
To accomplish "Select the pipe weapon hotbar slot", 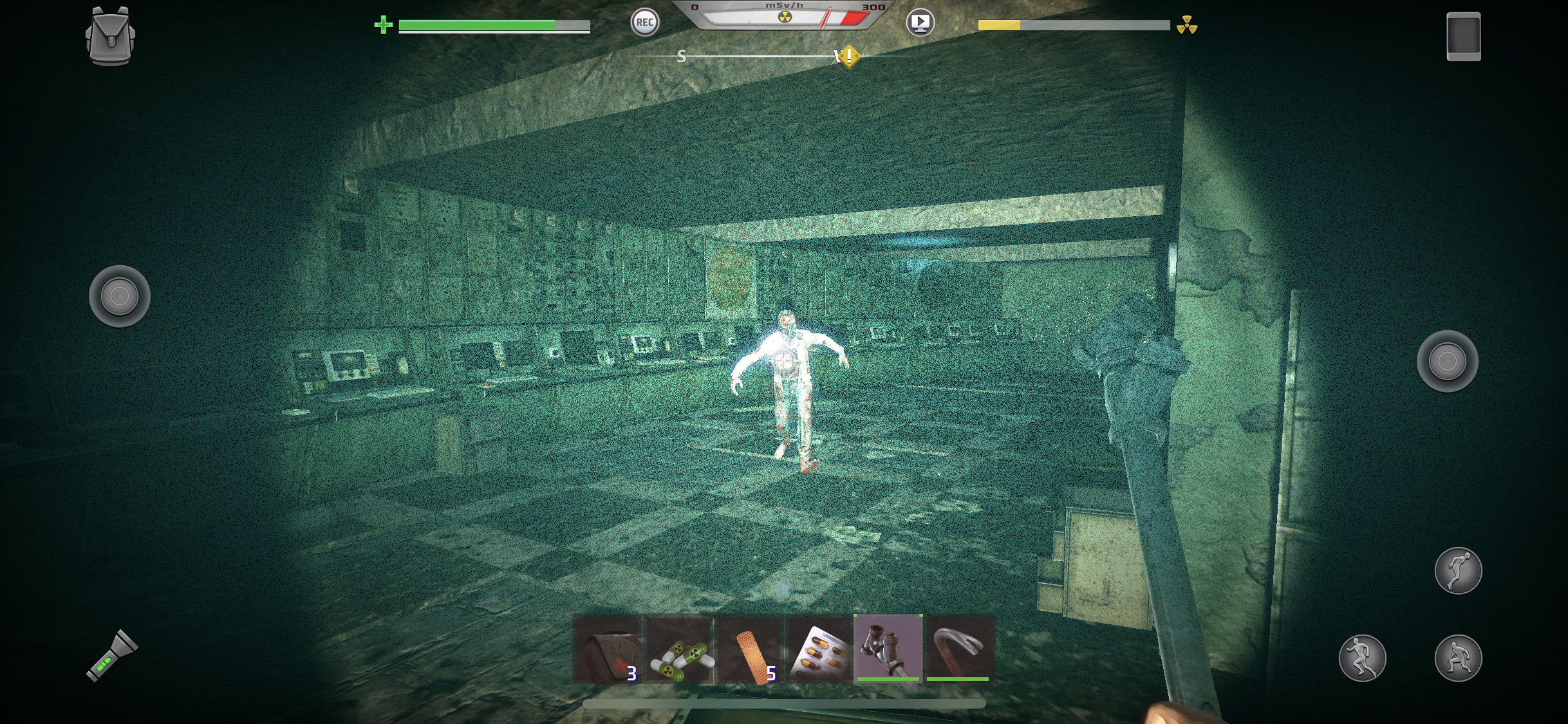I will pyautogui.click(x=888, y=649).
